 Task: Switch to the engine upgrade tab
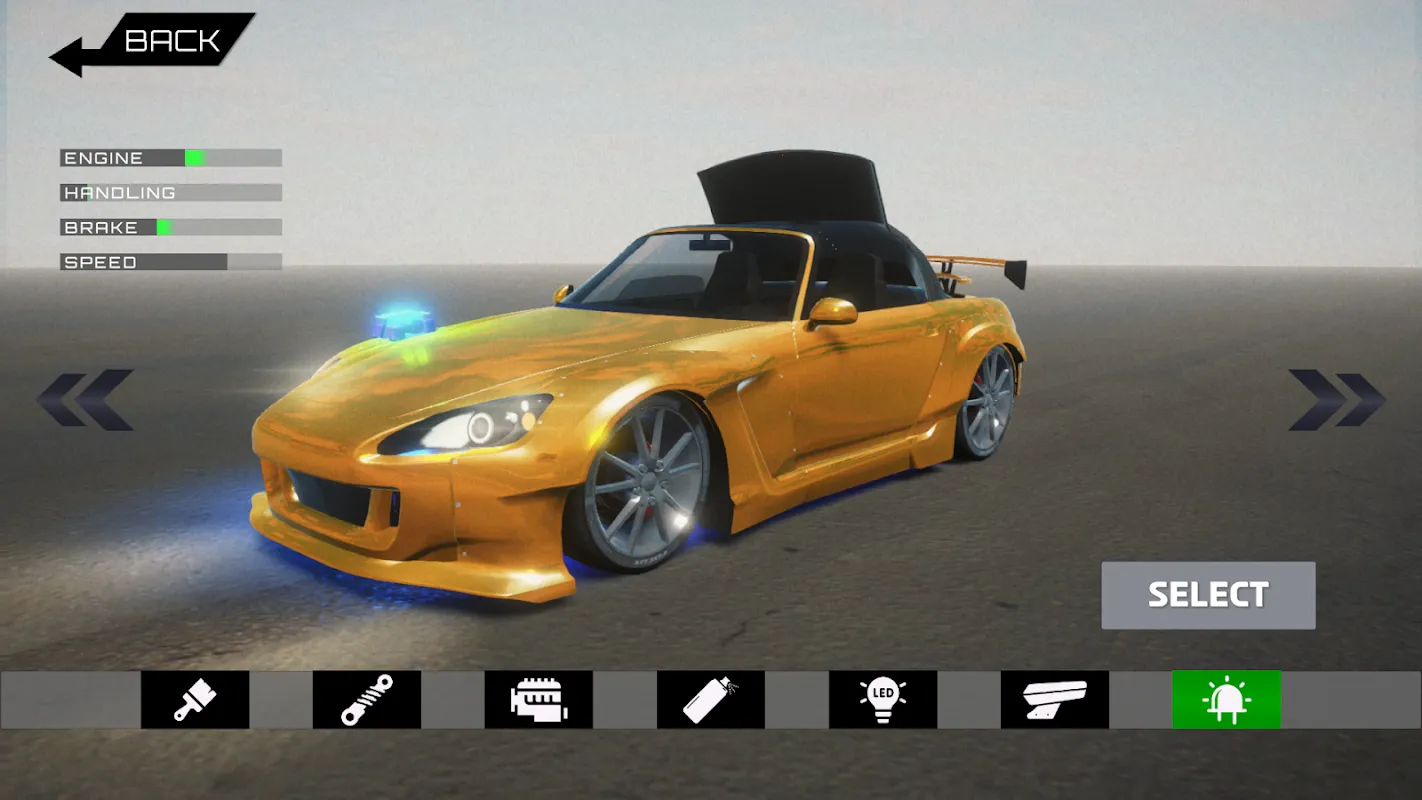539,699
